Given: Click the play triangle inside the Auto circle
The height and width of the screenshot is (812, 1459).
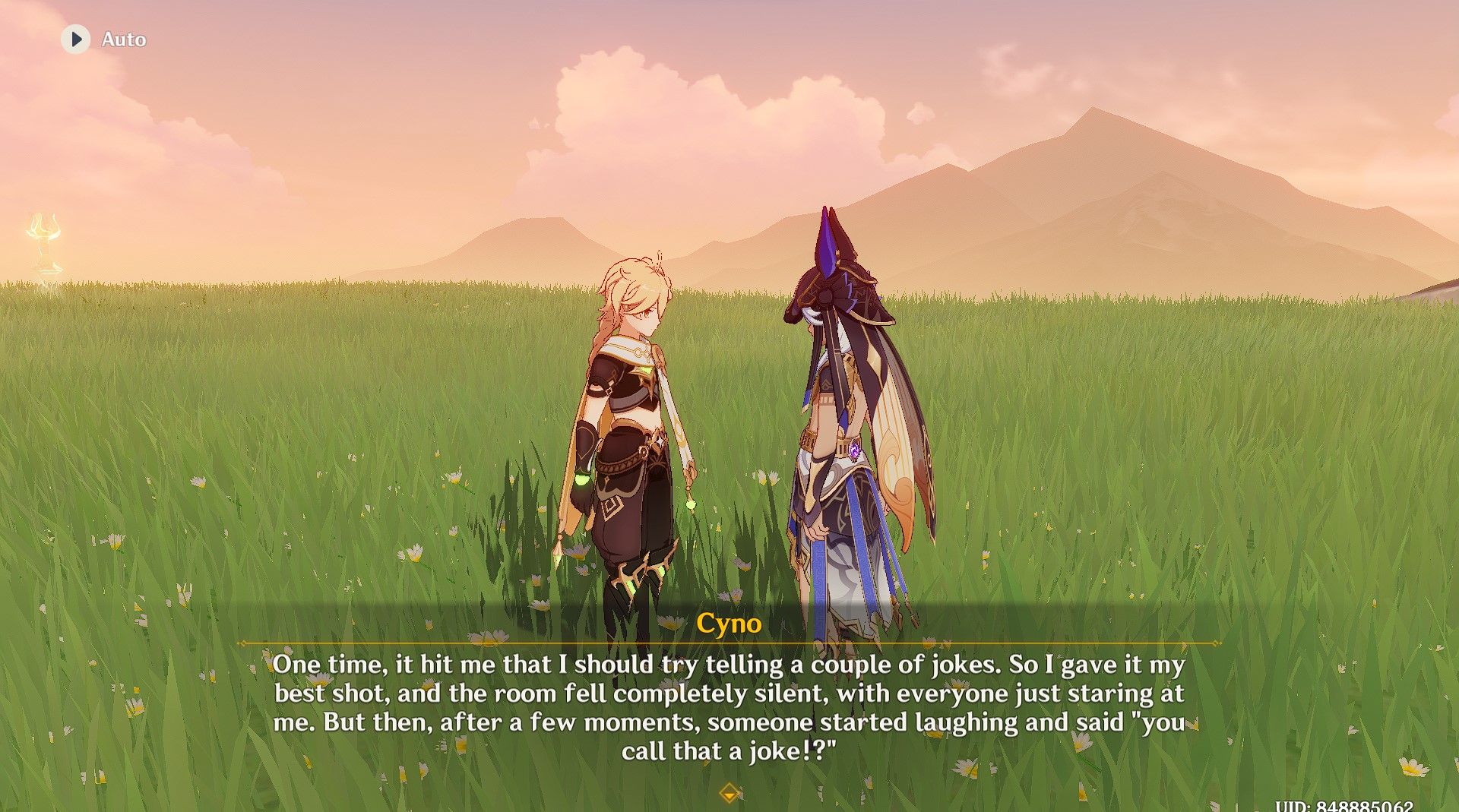Looking at the screenshot, I should click(74, 39).
